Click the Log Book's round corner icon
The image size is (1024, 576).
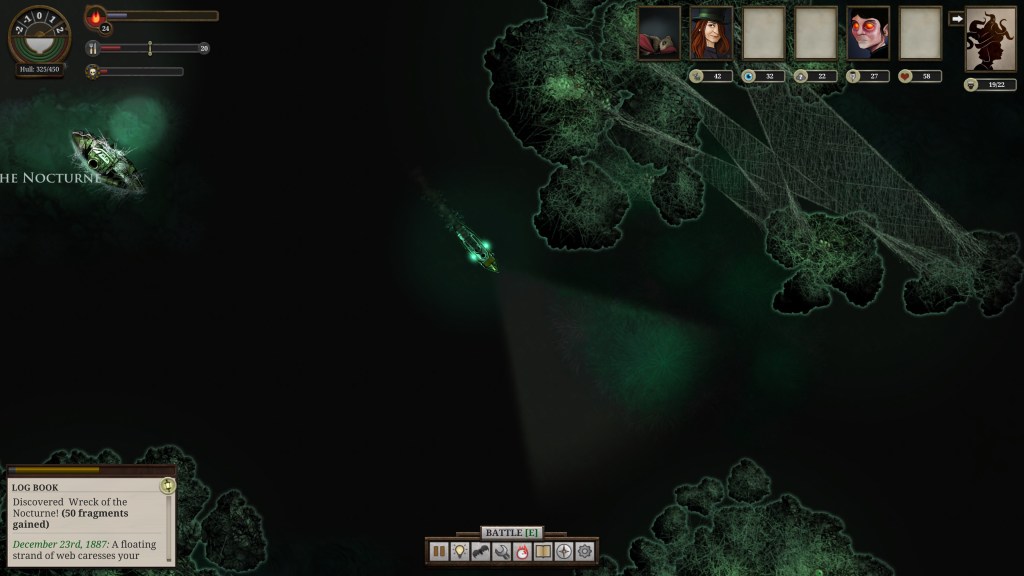[x=167, y=486]
